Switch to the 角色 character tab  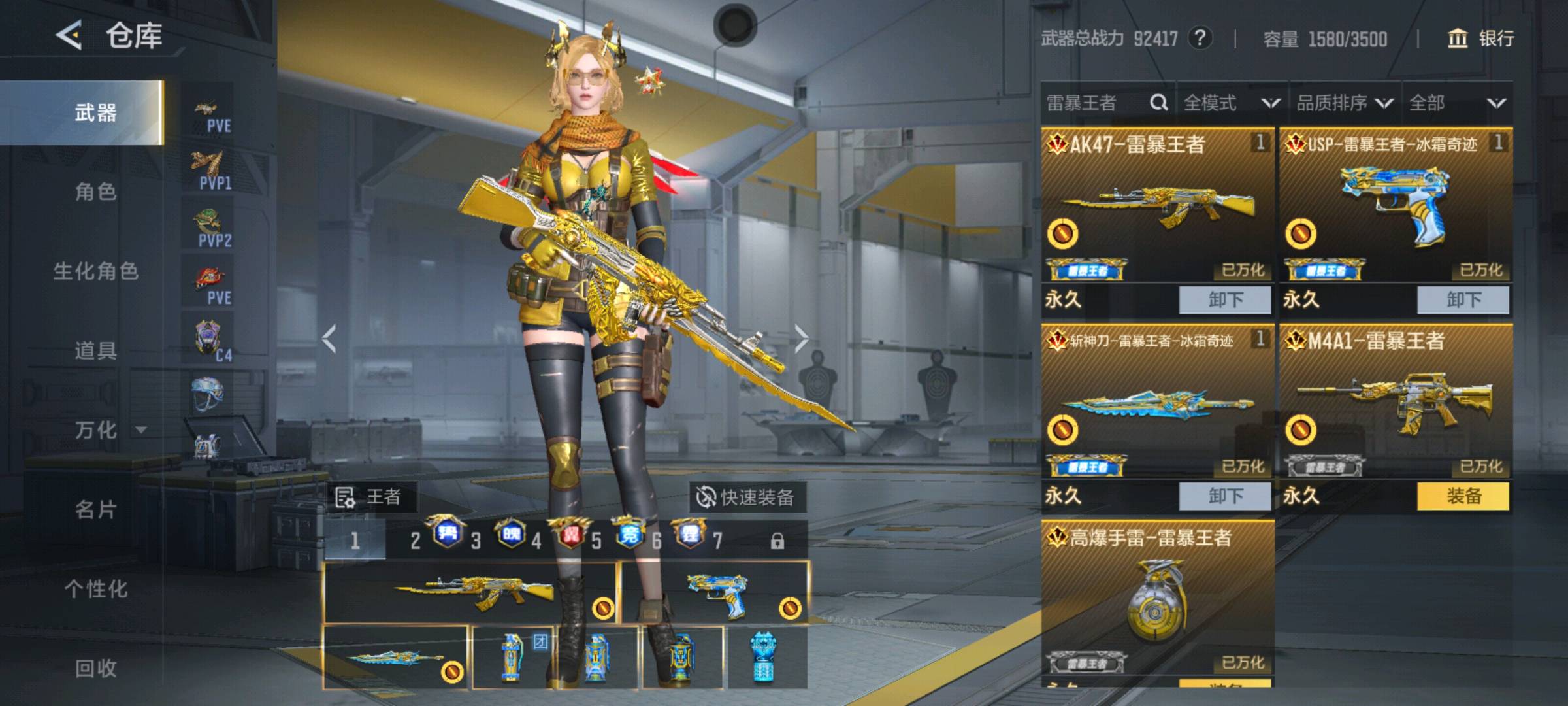pos(95,192)
